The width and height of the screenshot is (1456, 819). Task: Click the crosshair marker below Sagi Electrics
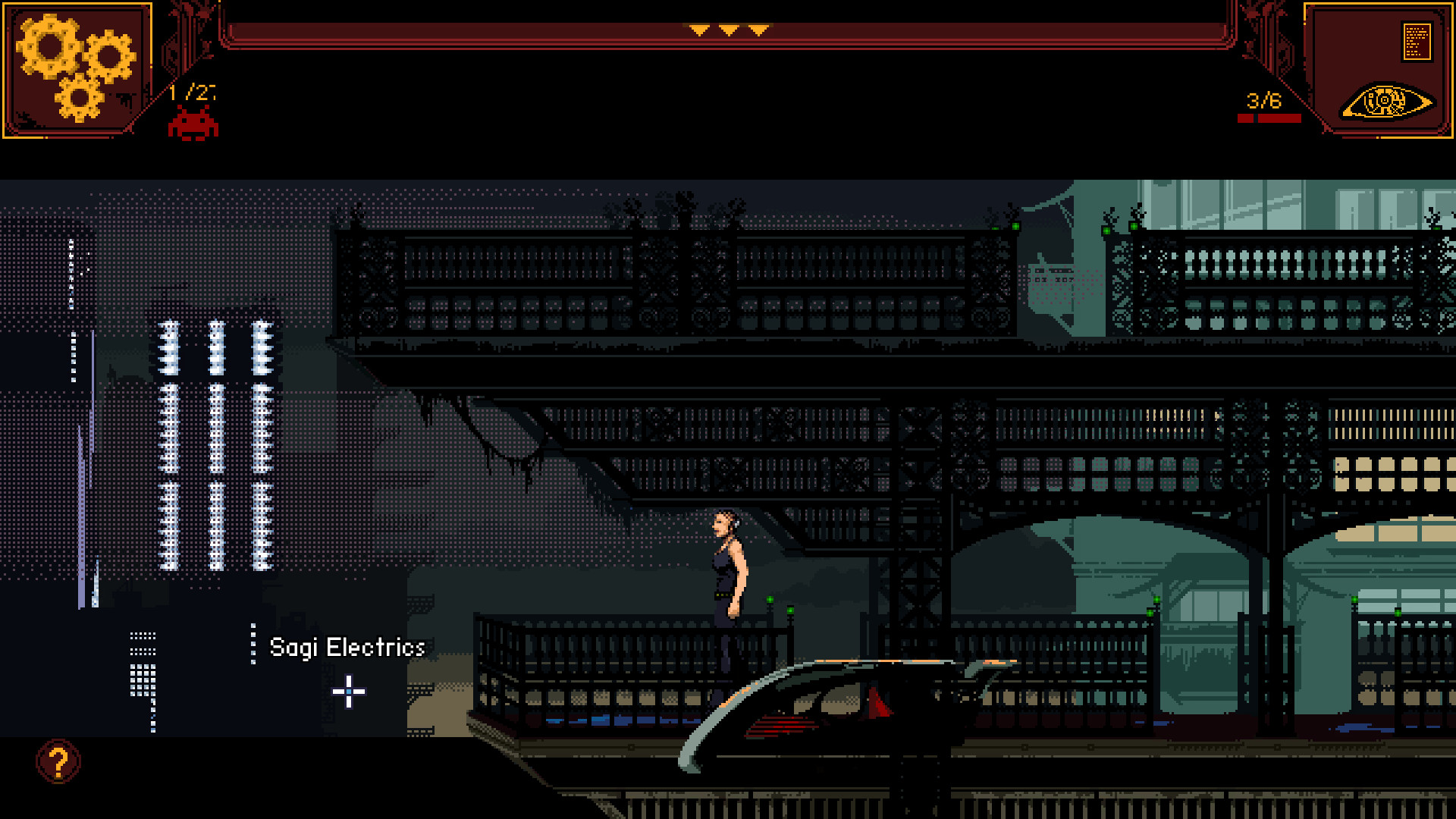(348, 692)
